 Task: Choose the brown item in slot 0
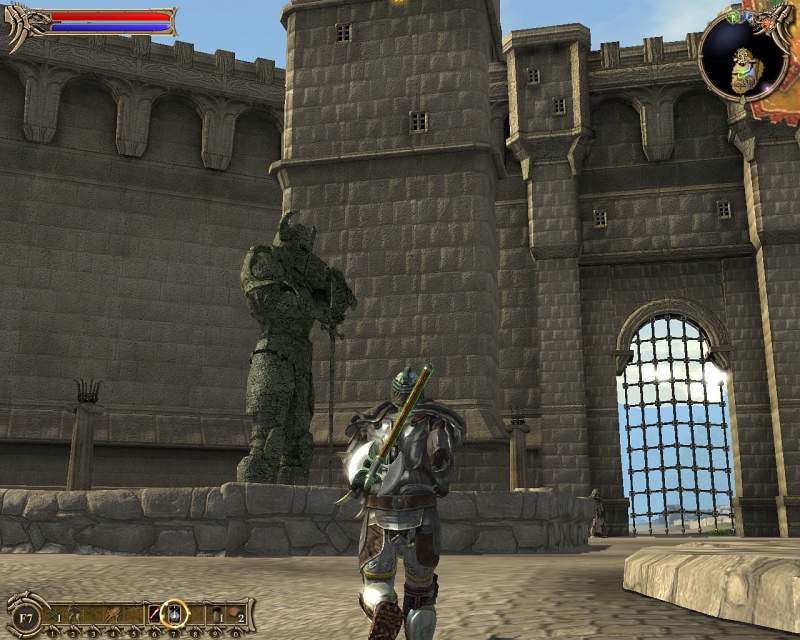coord(236,612)
